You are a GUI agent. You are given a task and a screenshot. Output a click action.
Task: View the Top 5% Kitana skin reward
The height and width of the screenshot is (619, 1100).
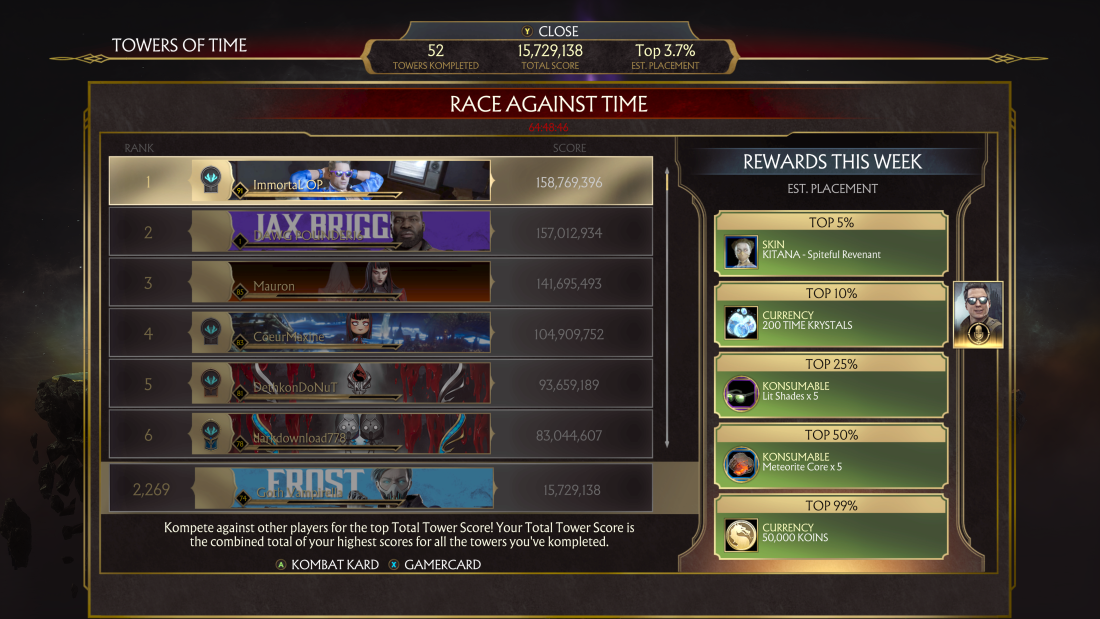(831, 244)
